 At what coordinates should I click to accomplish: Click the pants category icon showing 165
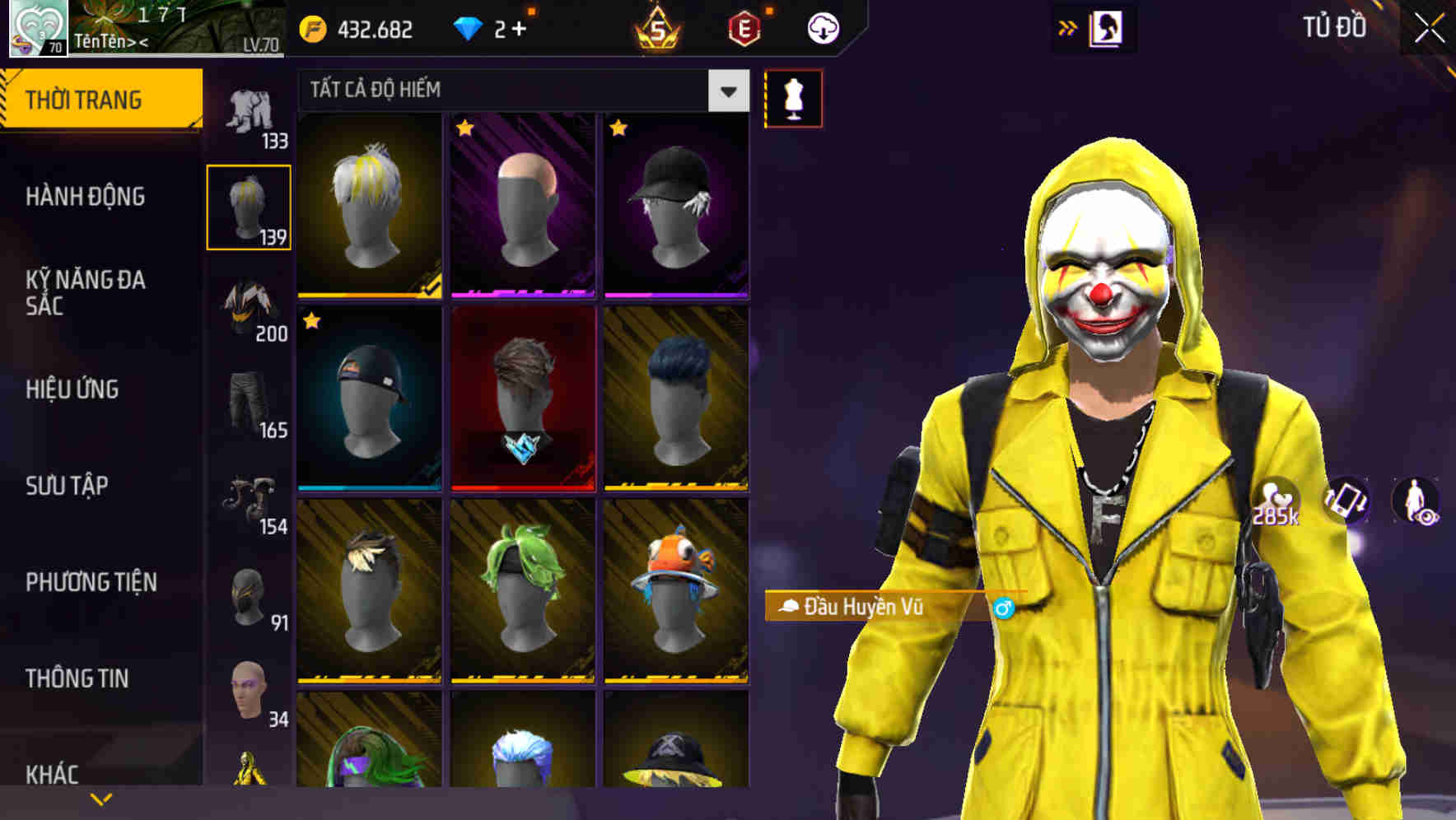pos(250,403)
